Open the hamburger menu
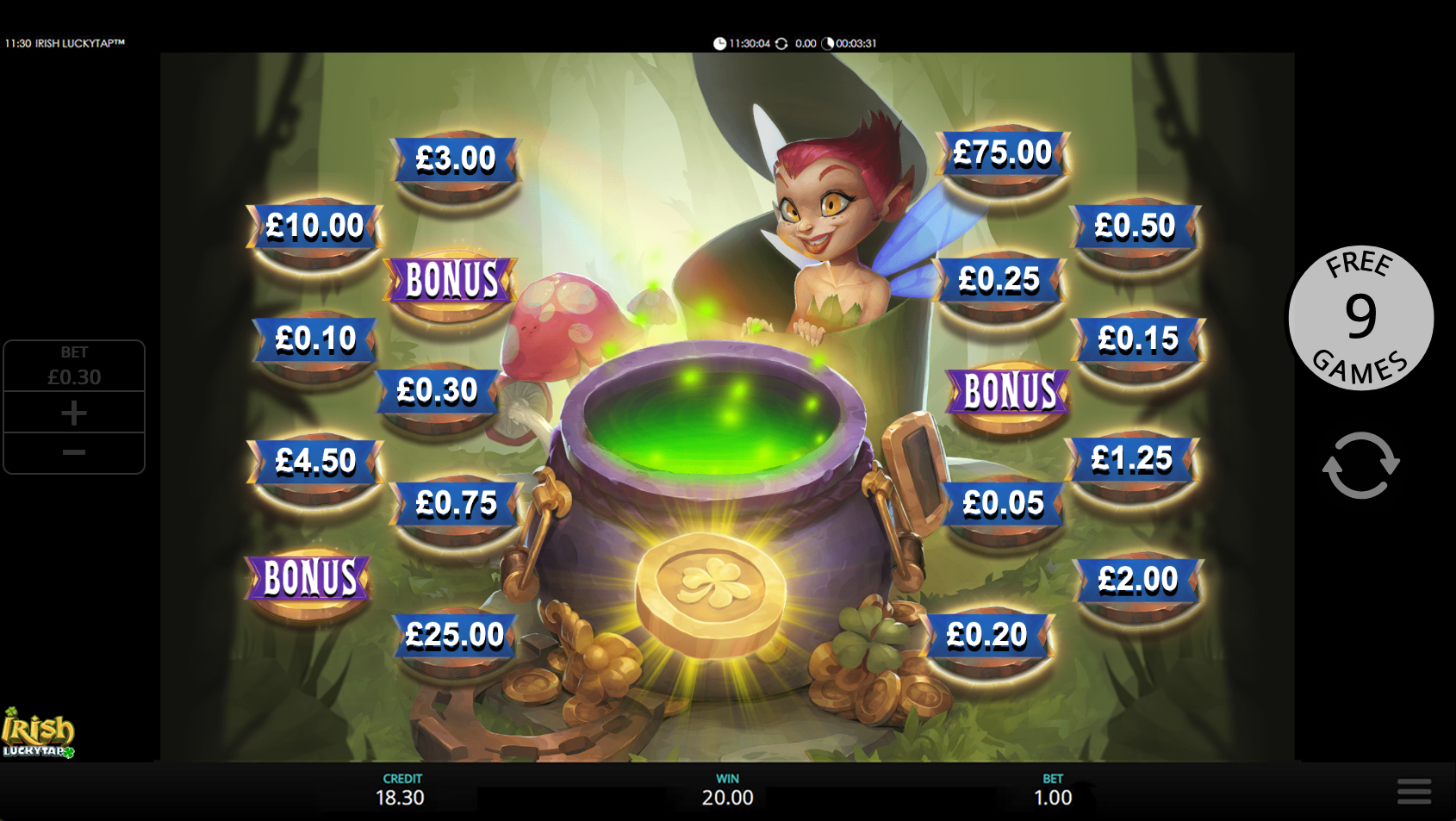This screenshot has height=821, width=1456. pos(1414,791)
